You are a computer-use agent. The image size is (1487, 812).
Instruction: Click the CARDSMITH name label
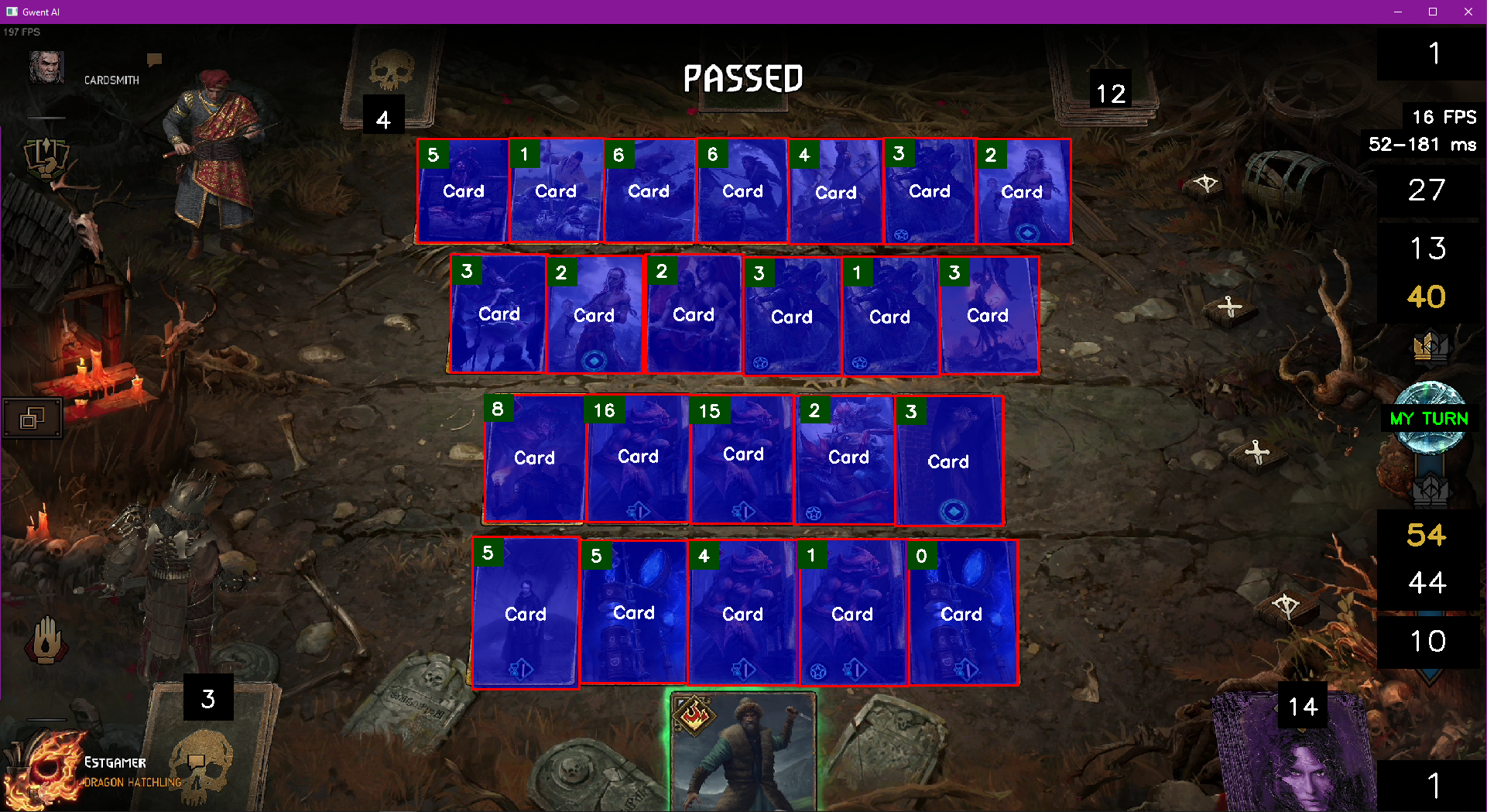[x=111, y=79]
